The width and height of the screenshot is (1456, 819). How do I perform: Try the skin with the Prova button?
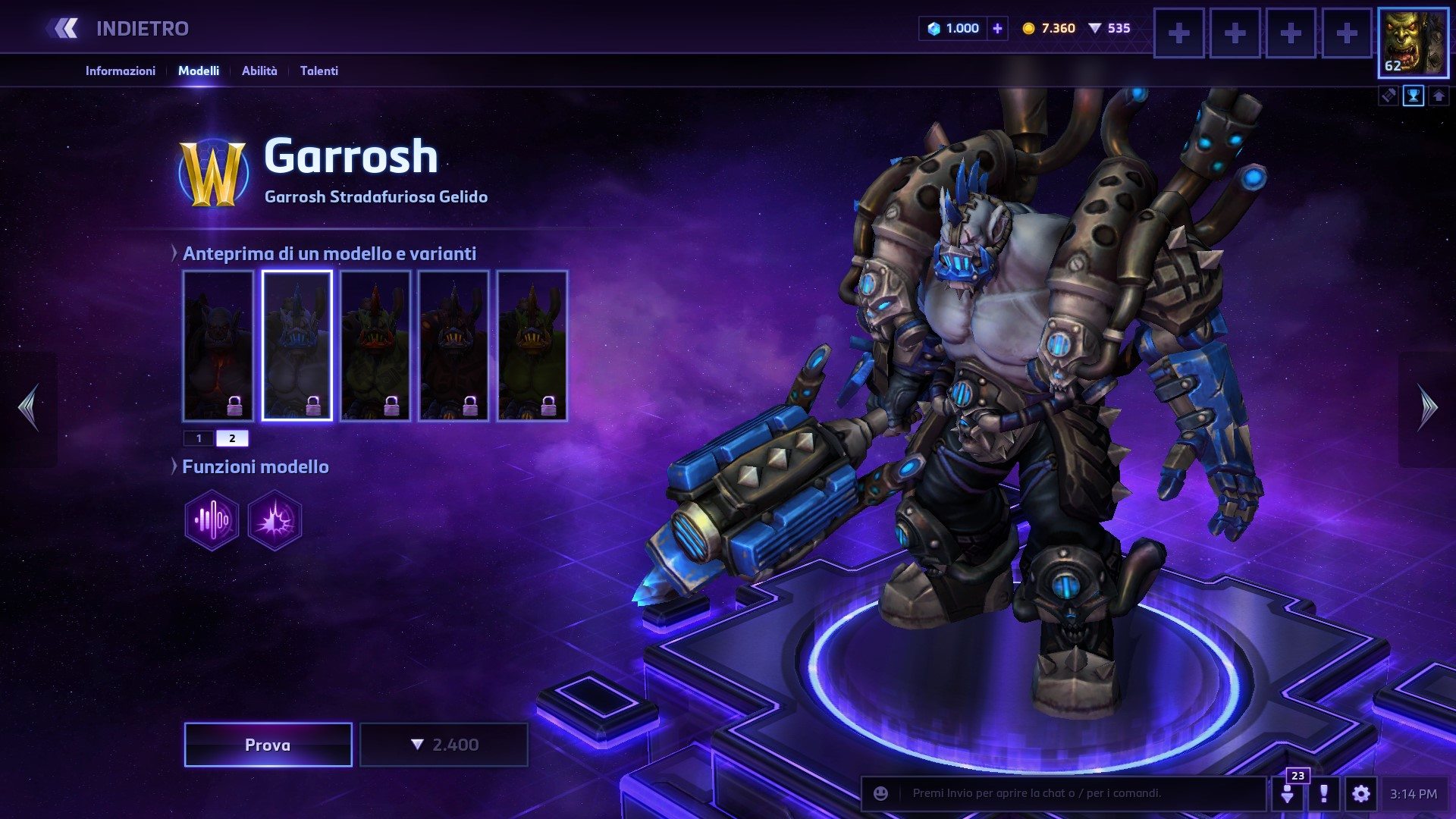(x=268, y=745)
